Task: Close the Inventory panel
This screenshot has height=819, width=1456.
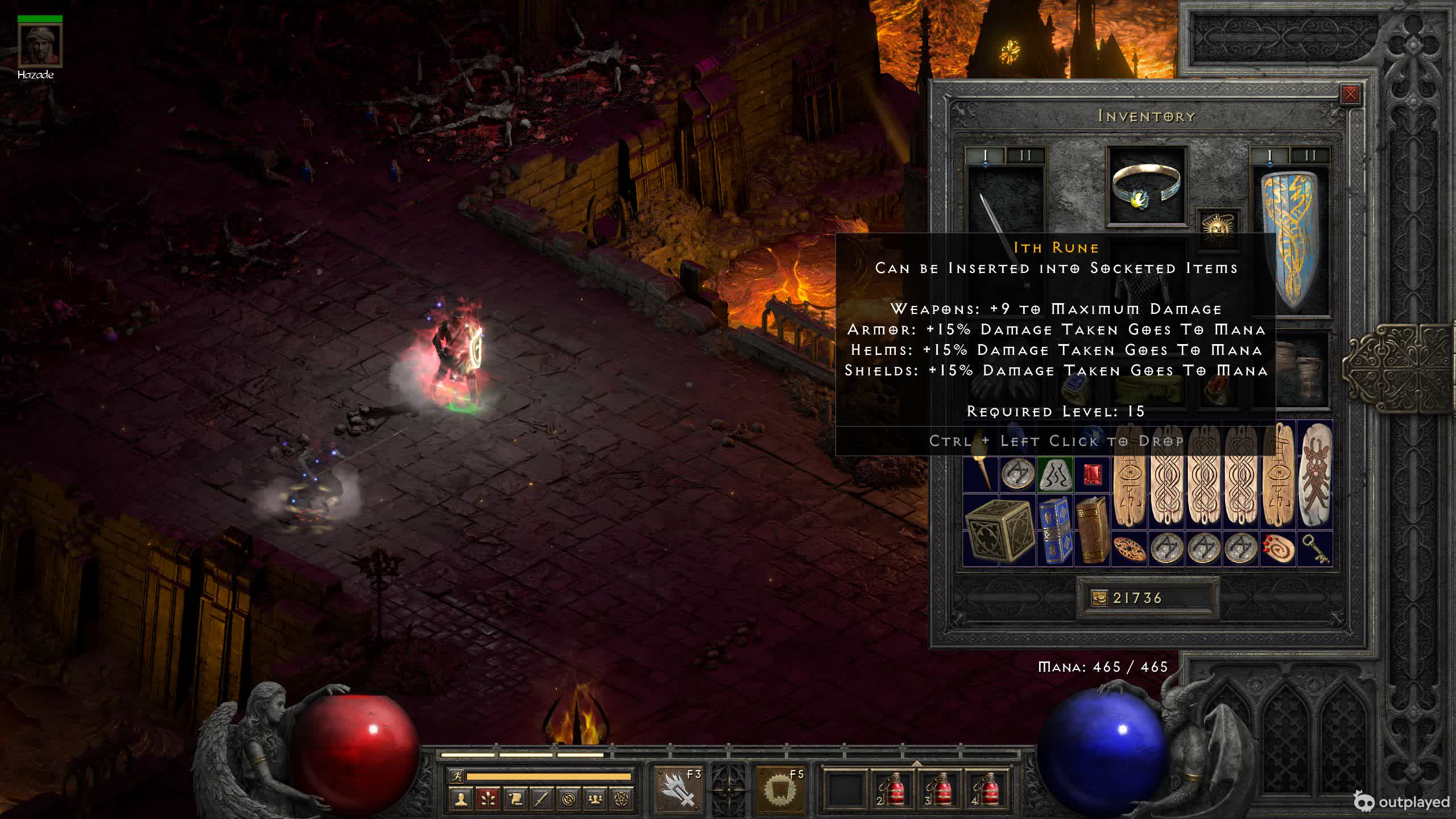Action: 1350,94
